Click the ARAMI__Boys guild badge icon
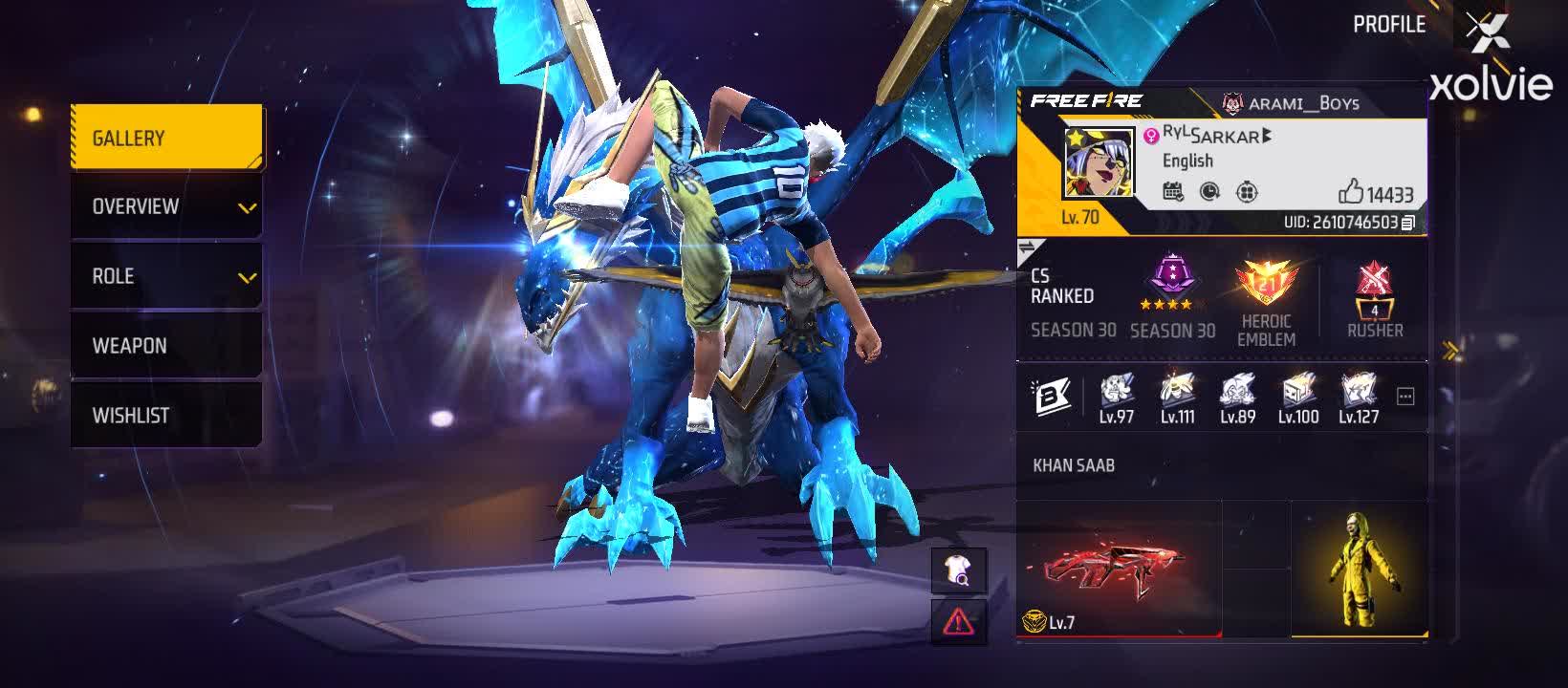 coord(1231,101)
